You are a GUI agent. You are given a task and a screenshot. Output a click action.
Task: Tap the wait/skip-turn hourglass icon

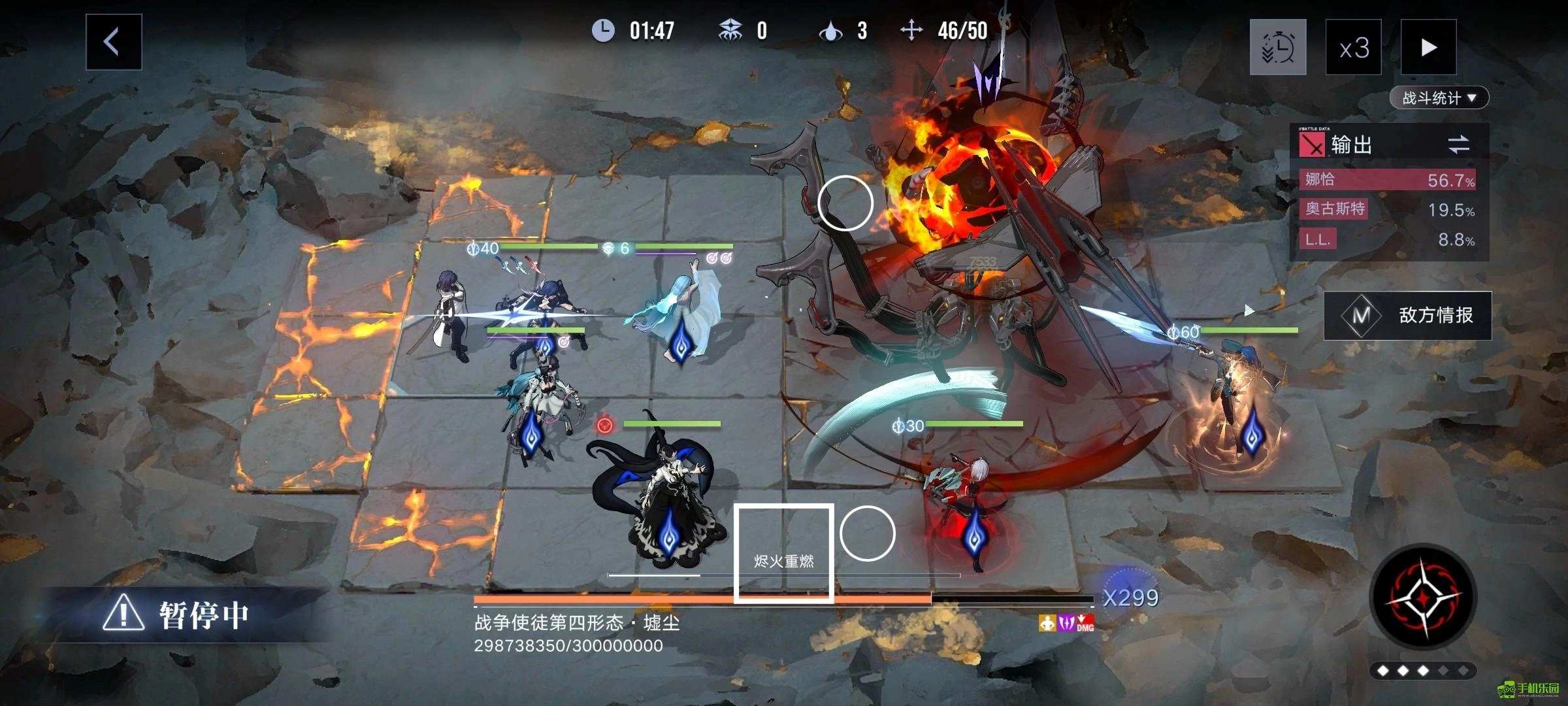(1279, 48)
